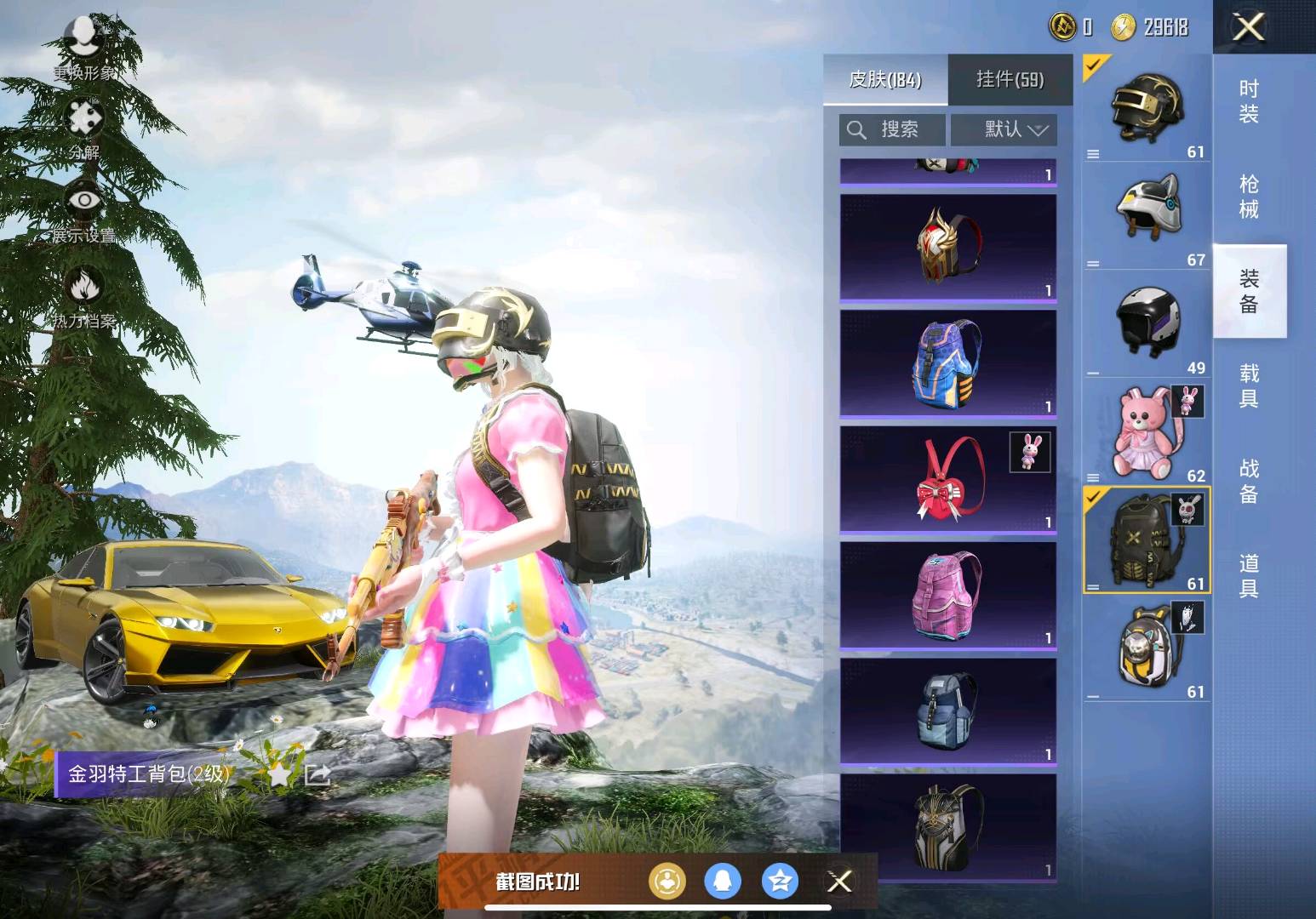Open the 分解 dismantle option

tap(84, 128)
